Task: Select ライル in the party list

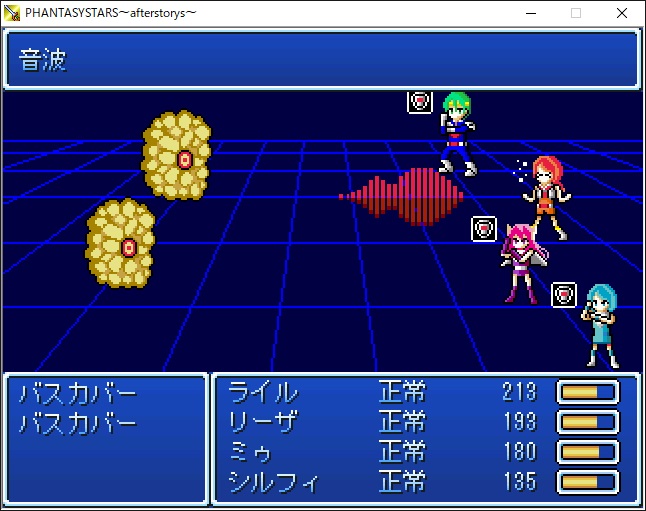Action: point(263,391)
